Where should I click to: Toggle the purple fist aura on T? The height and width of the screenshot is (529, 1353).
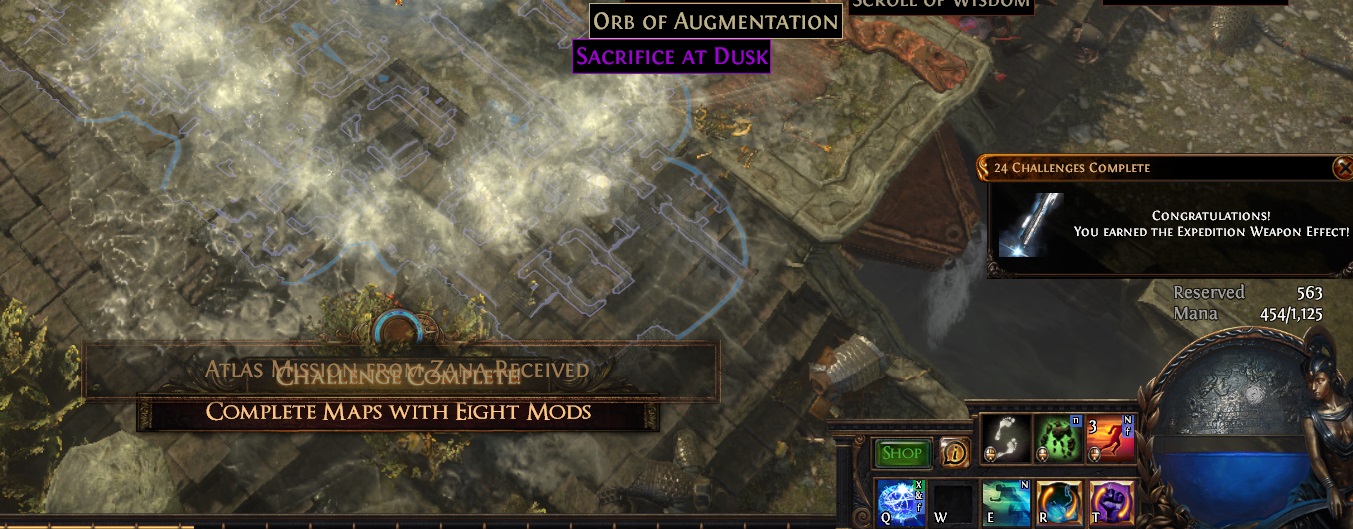1109,501
